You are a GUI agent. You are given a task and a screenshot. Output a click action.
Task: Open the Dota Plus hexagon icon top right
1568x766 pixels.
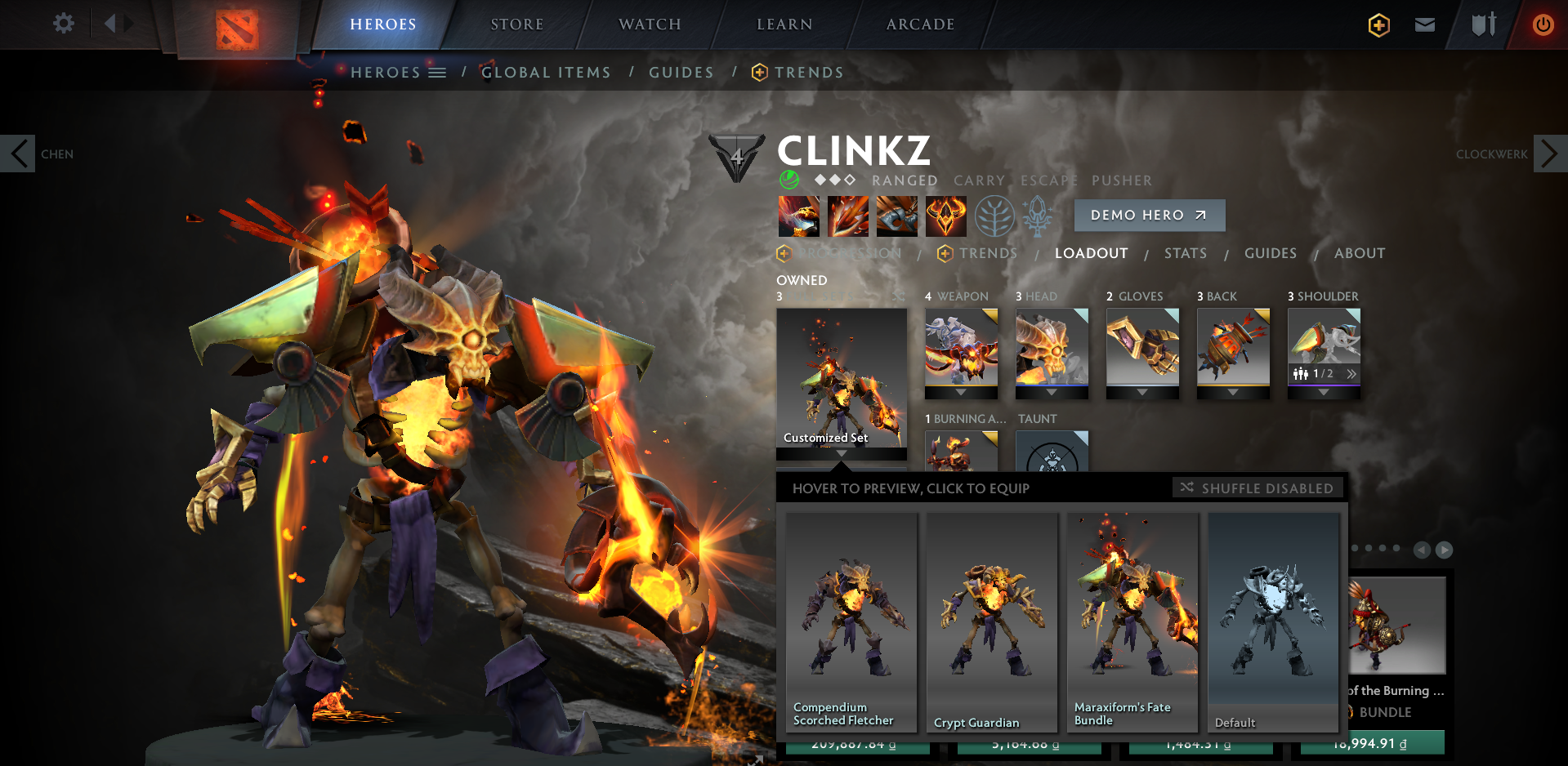pyautogui.click(x=1378, y=25)
